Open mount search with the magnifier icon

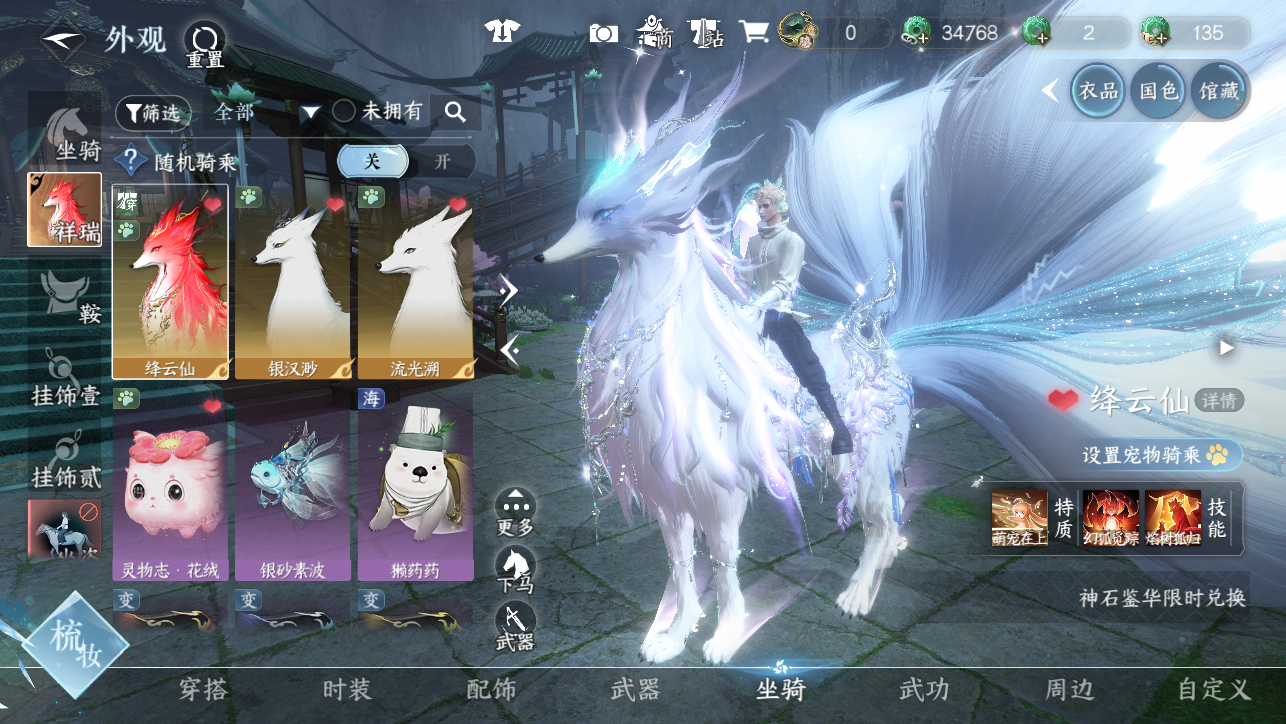pyautogui.click(x=456, y=112)
